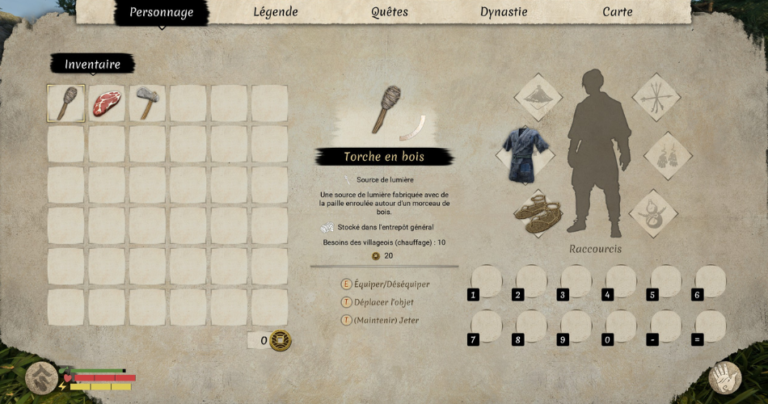
Task: Choose the crossed arrows equipment slot
Action: pyautogui.click(x=656, y=97)
